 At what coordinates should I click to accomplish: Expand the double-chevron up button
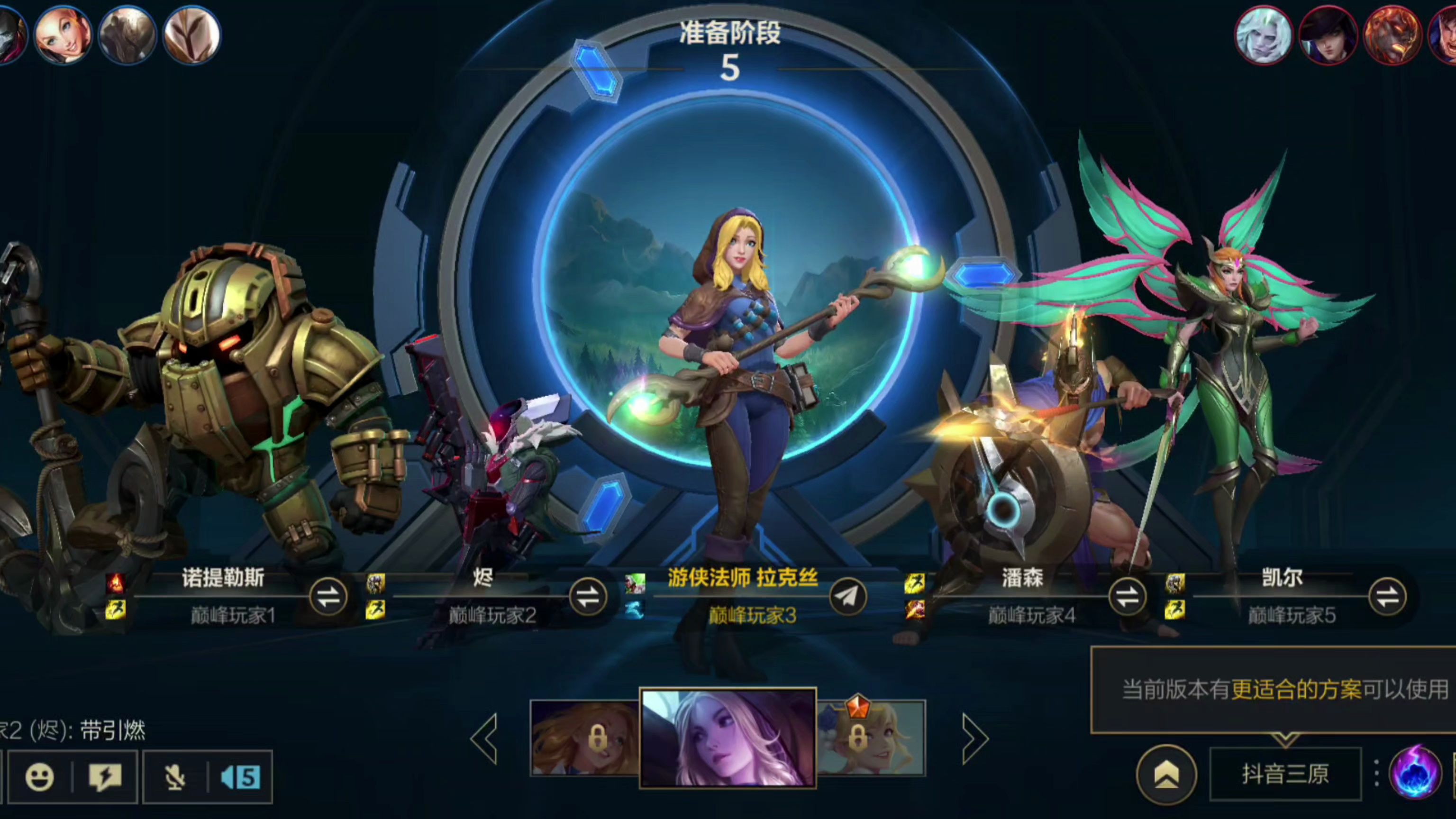pyautogui.click(x=1166, y=775)
